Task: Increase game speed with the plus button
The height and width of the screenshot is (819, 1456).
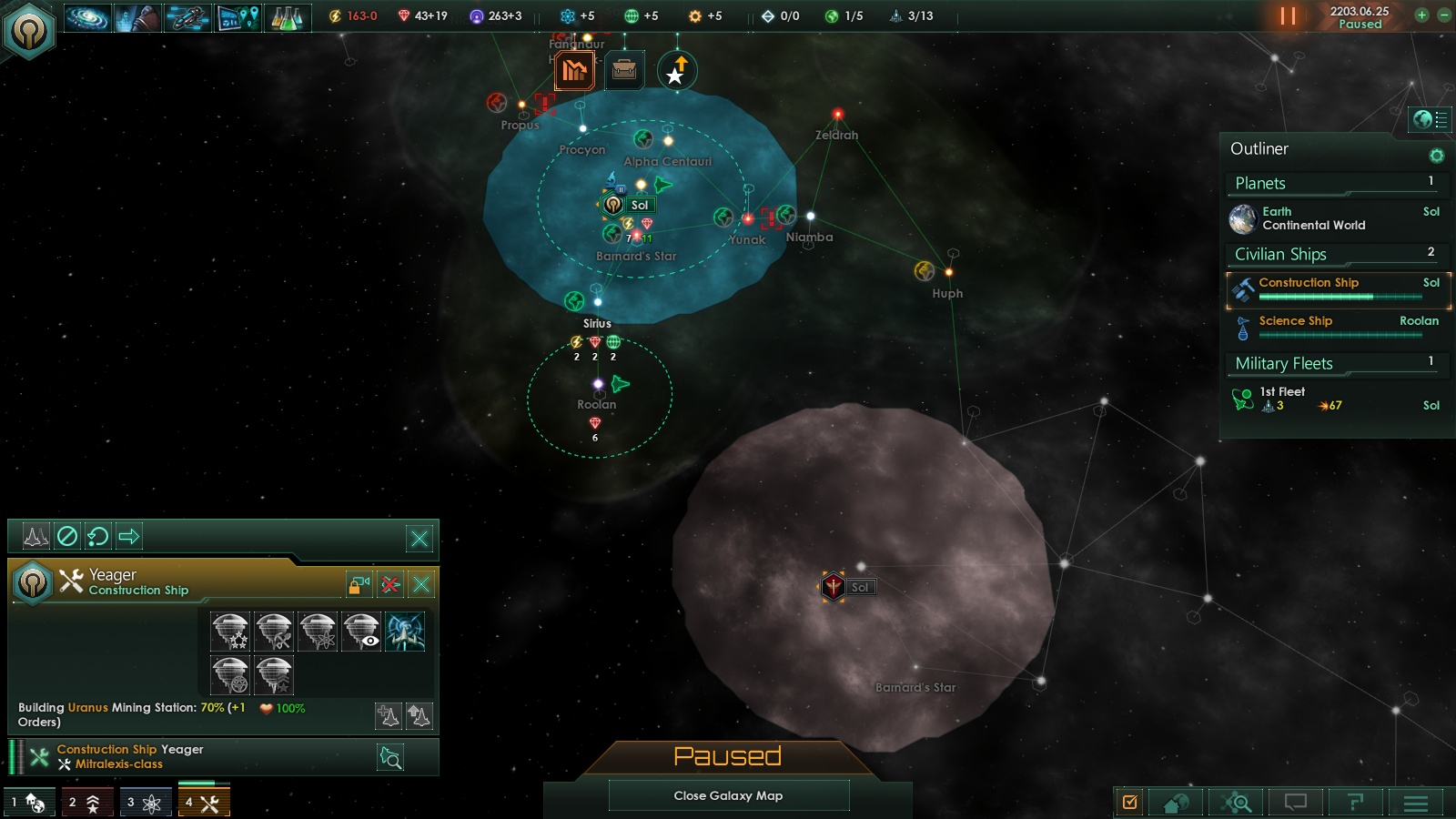Action: (x=1421, y=15)
